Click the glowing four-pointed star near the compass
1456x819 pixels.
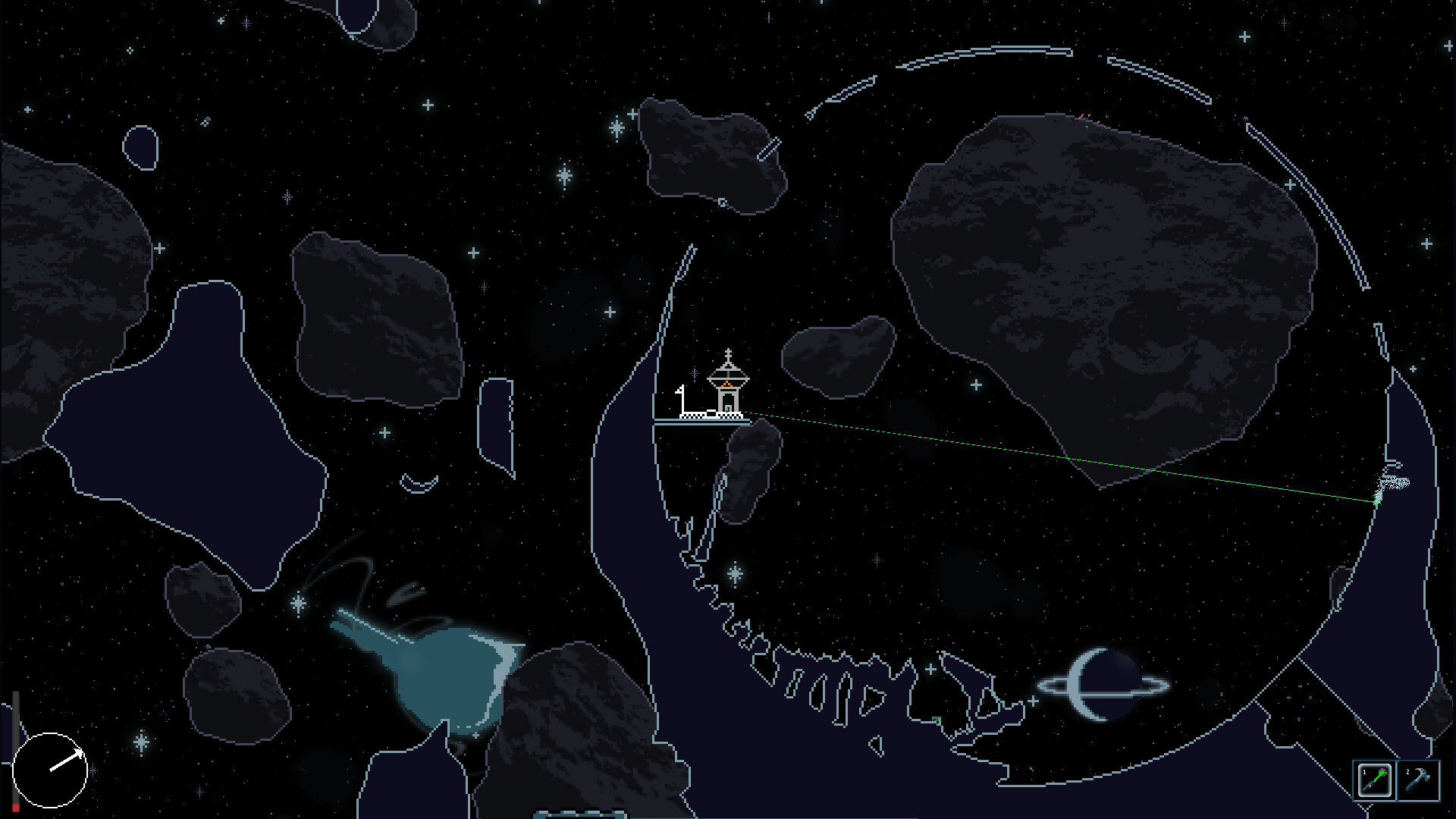pyautogui.click(x=140, y=743)
